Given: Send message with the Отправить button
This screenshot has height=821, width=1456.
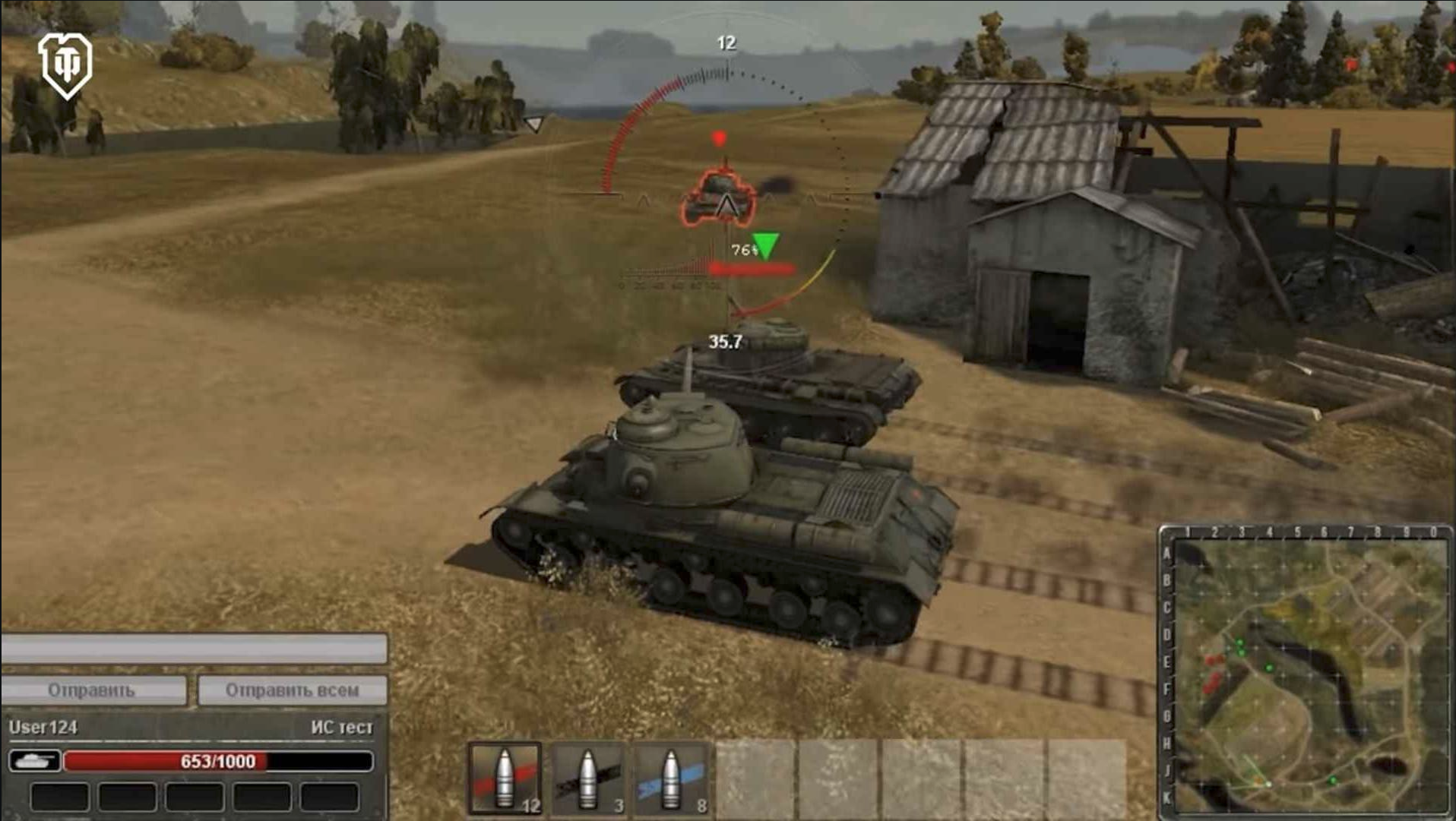Looking at the screenshot, I should 93,690.
